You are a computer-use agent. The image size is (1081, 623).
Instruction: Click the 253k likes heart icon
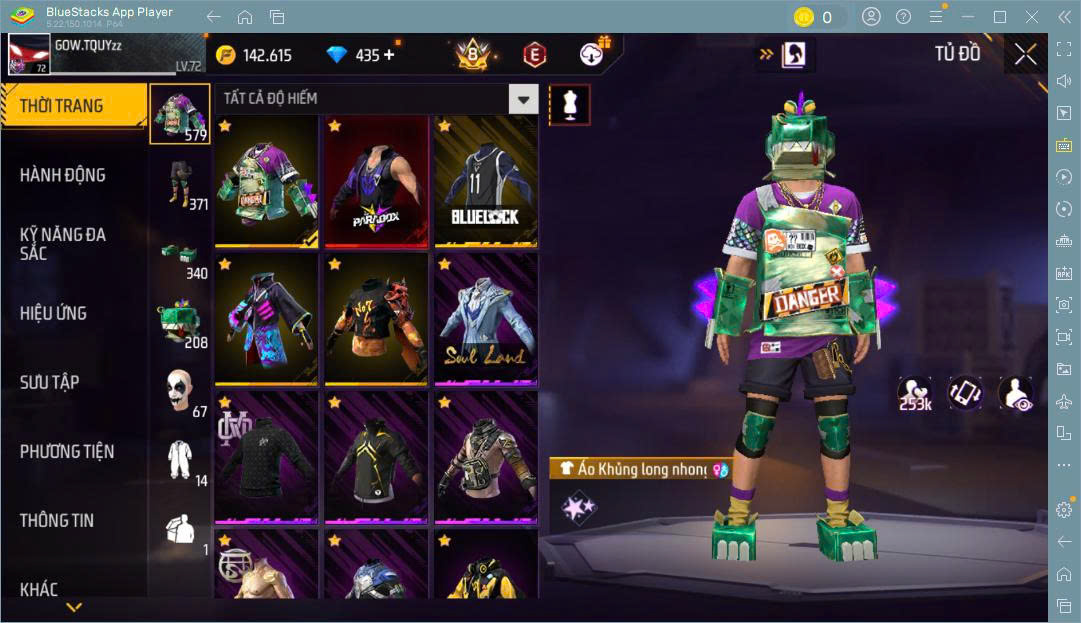click(915, 393)
